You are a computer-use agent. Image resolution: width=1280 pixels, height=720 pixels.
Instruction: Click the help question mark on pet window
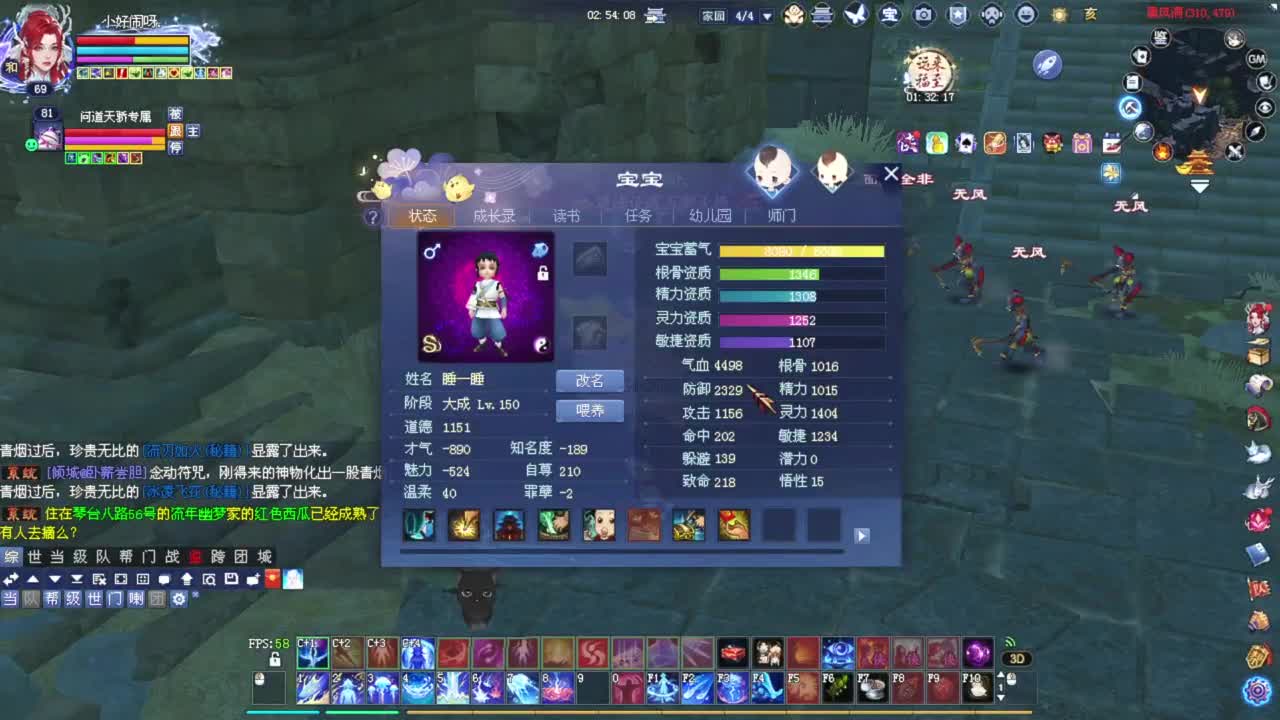[373, 217]
